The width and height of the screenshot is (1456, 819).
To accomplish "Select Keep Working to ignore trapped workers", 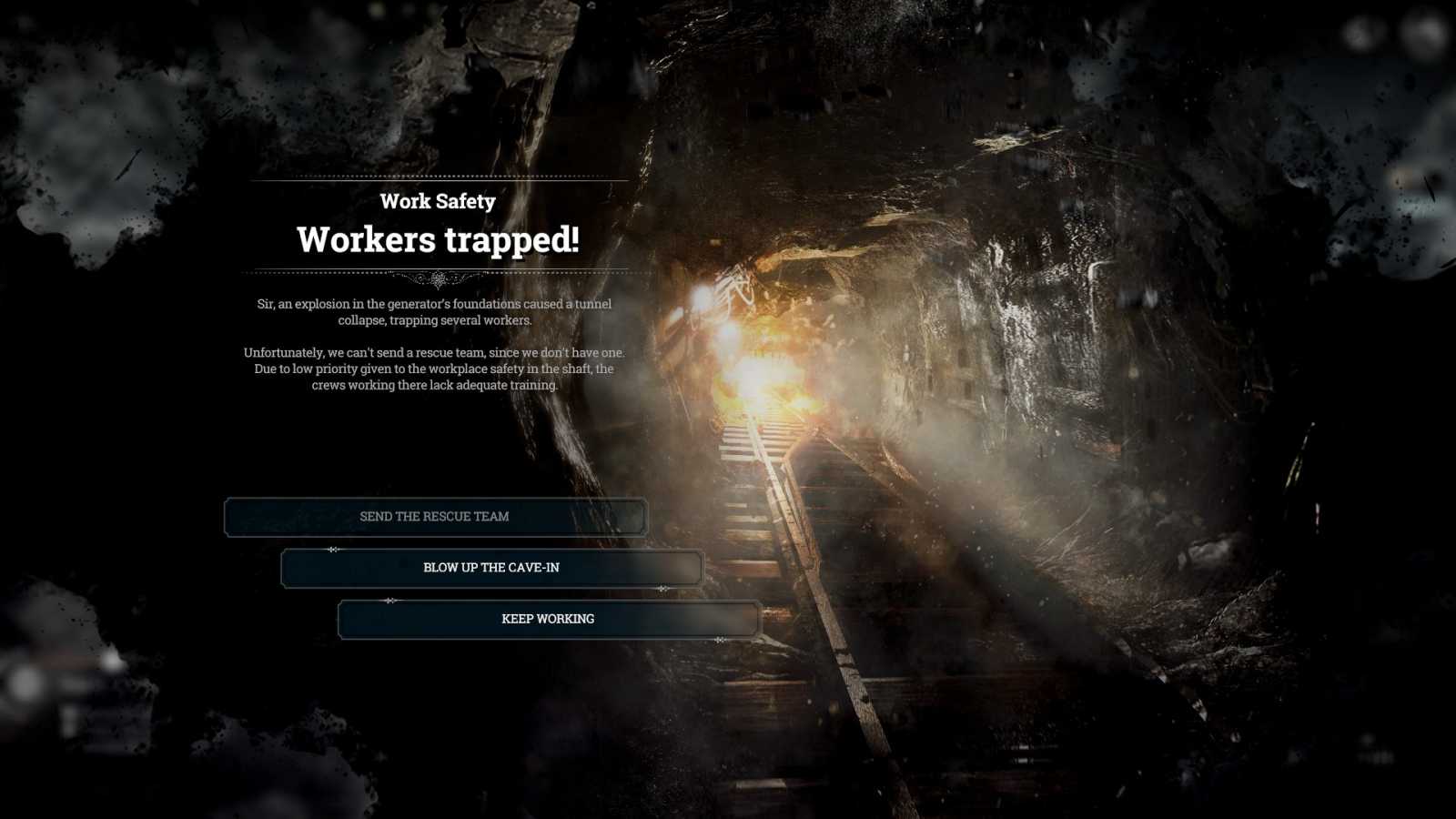I will (547, 619).
